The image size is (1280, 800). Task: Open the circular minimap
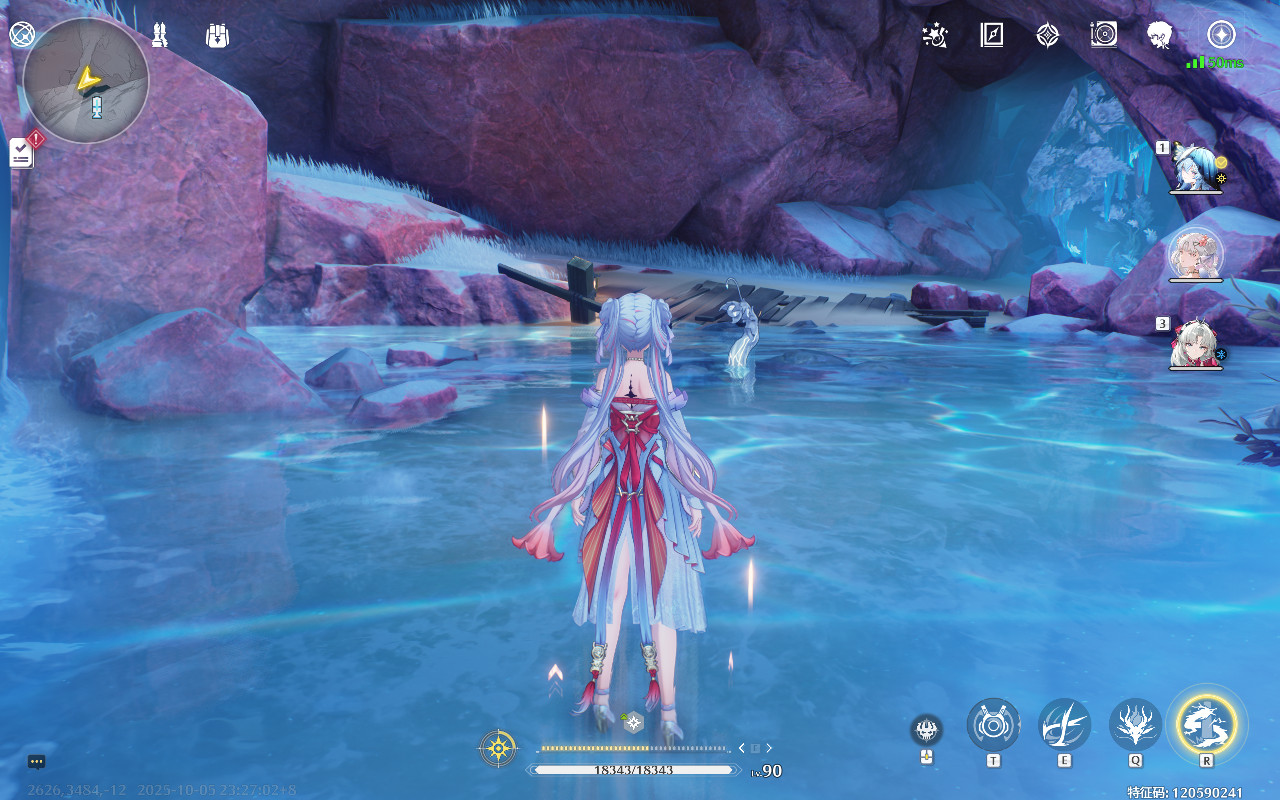point(86,80)
